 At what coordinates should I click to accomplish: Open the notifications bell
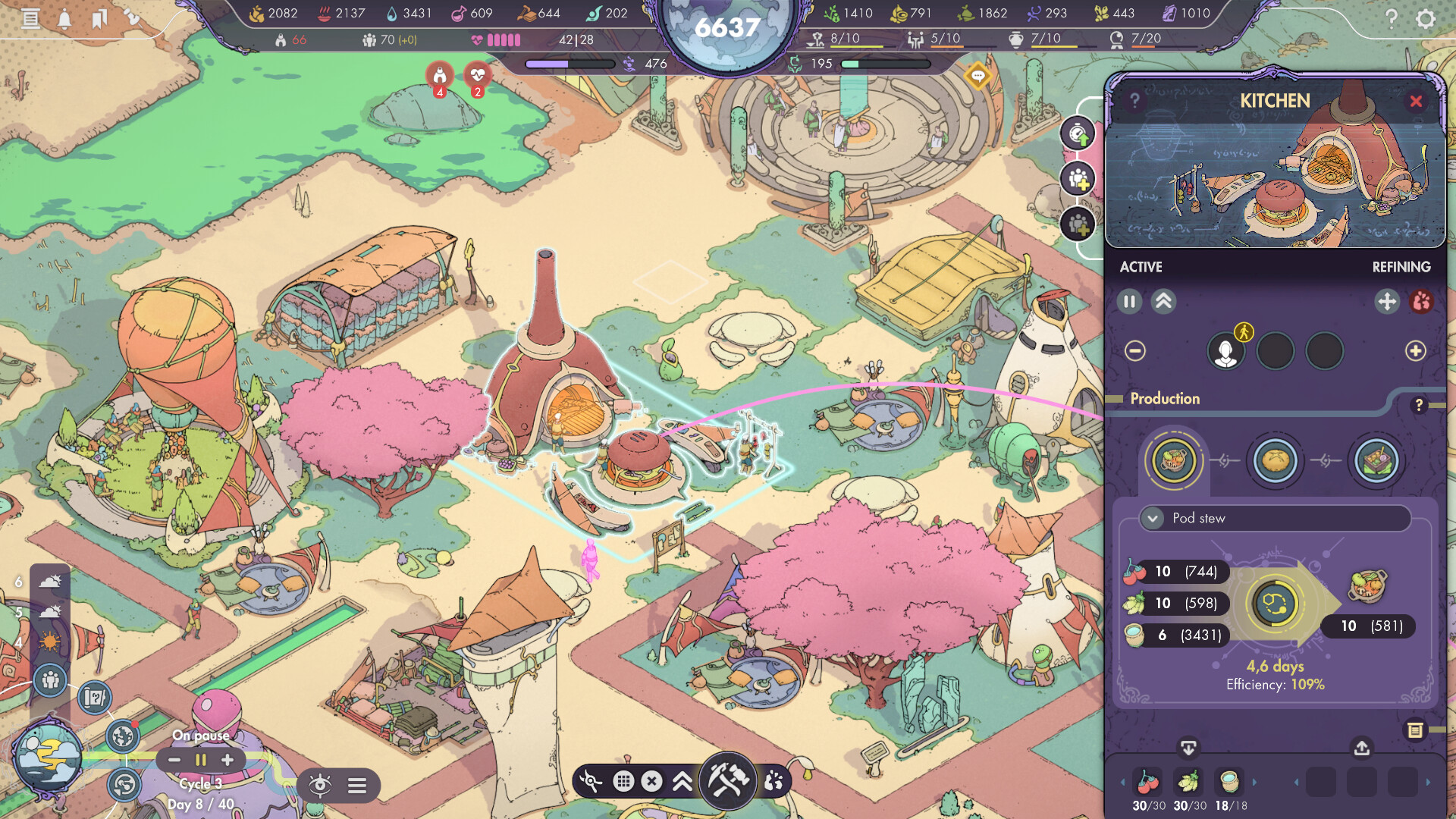tap(64, 18)
